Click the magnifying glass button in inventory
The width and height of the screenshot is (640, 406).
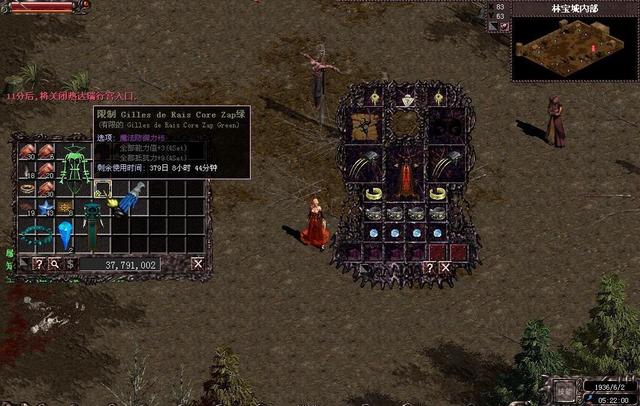coord(55,264)
